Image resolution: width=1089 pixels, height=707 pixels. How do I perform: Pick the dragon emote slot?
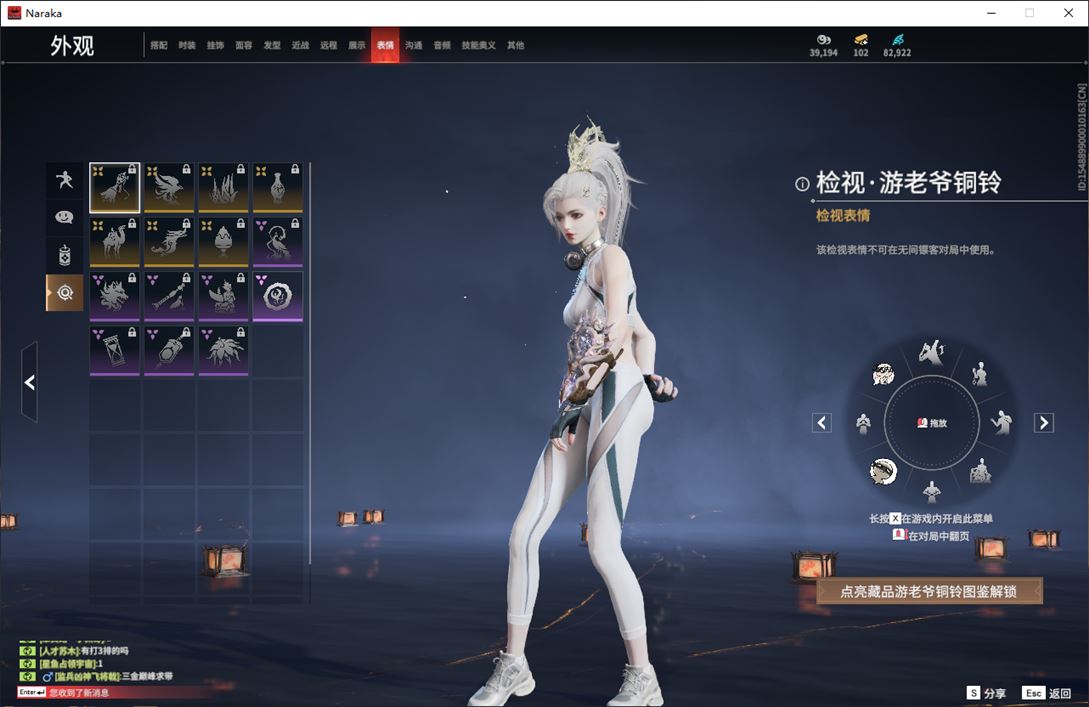click(x=169, y=242)
